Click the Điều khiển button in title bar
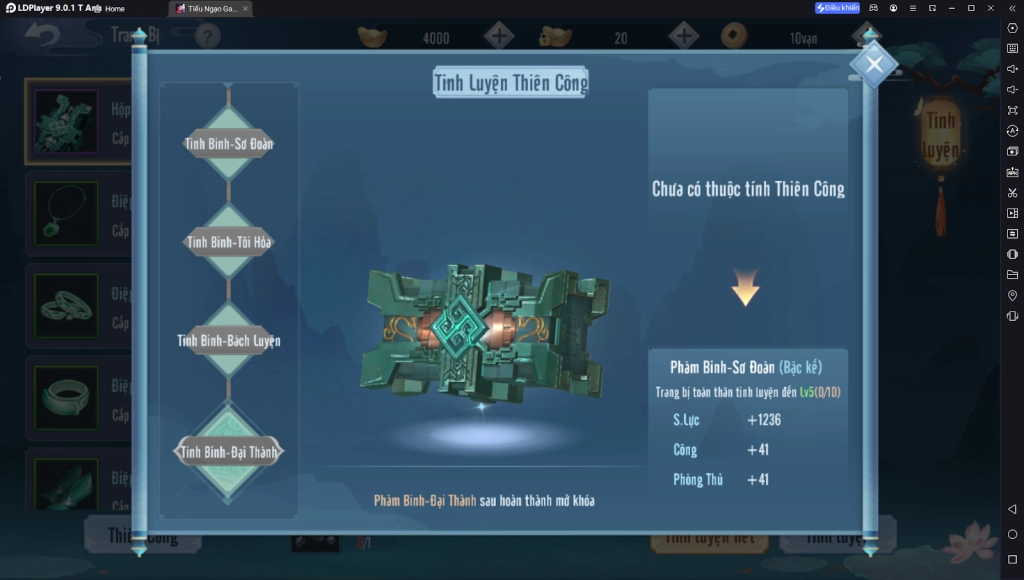 838,8
